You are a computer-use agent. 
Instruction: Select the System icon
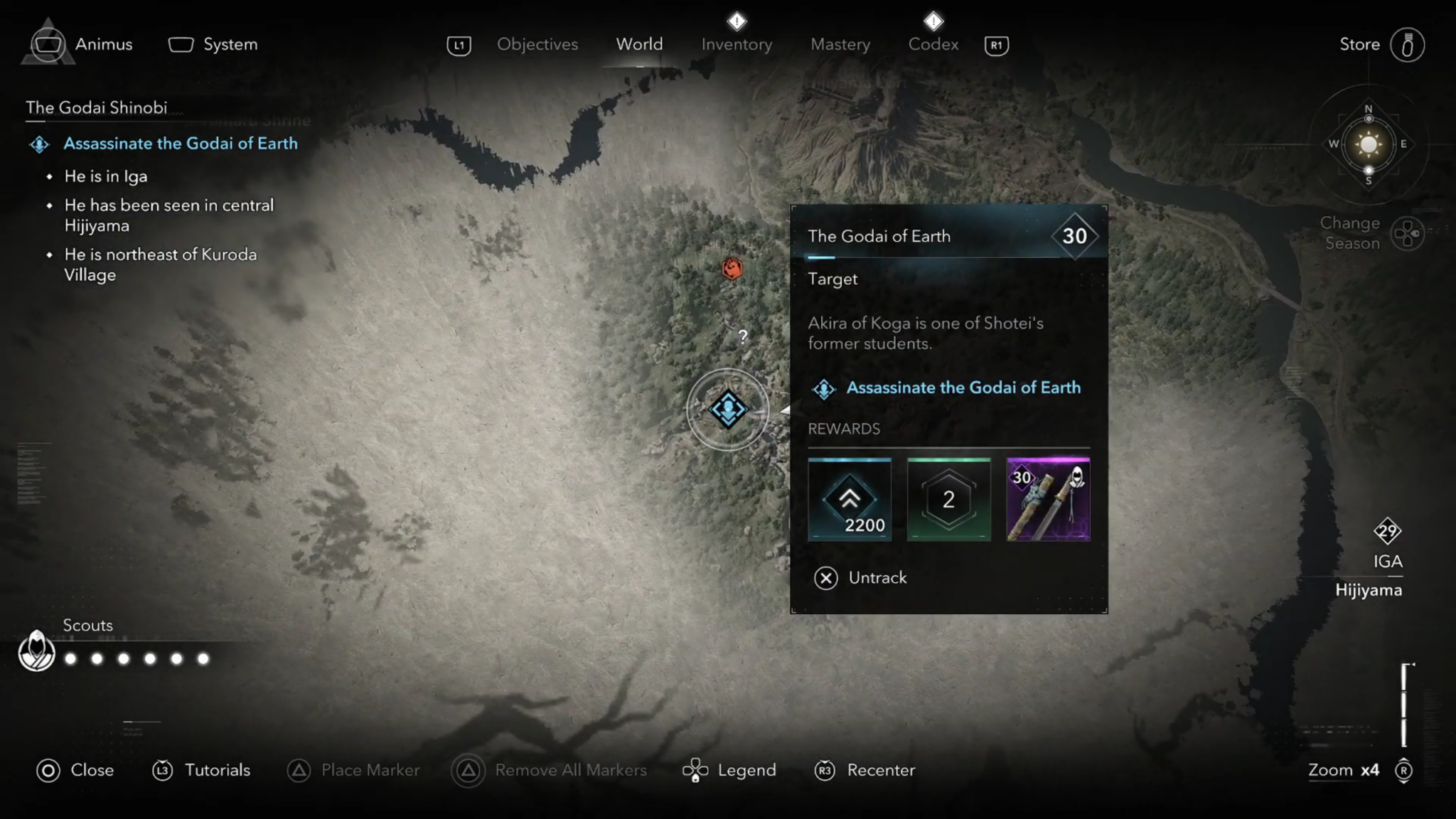click(x=180, y=44)
